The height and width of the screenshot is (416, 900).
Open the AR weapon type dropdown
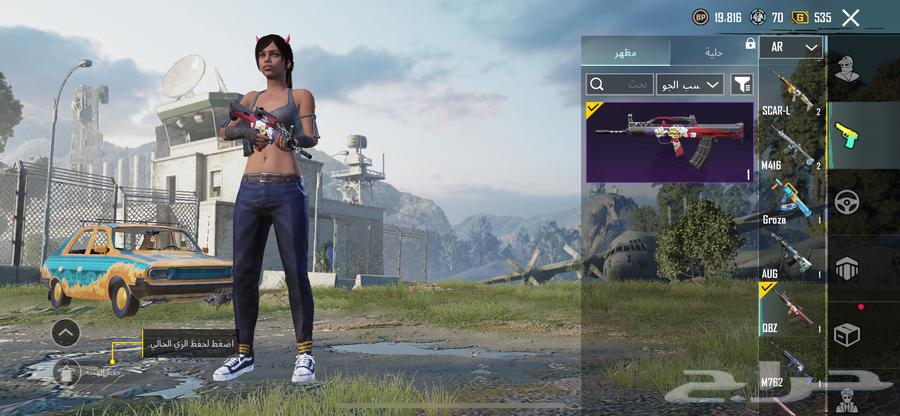791,47
